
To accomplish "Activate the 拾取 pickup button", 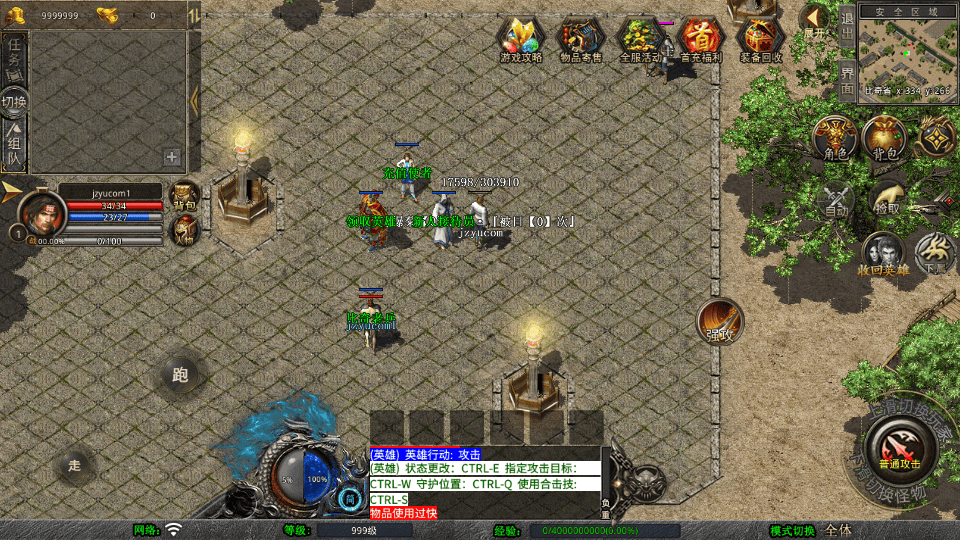I will point(886,198).
